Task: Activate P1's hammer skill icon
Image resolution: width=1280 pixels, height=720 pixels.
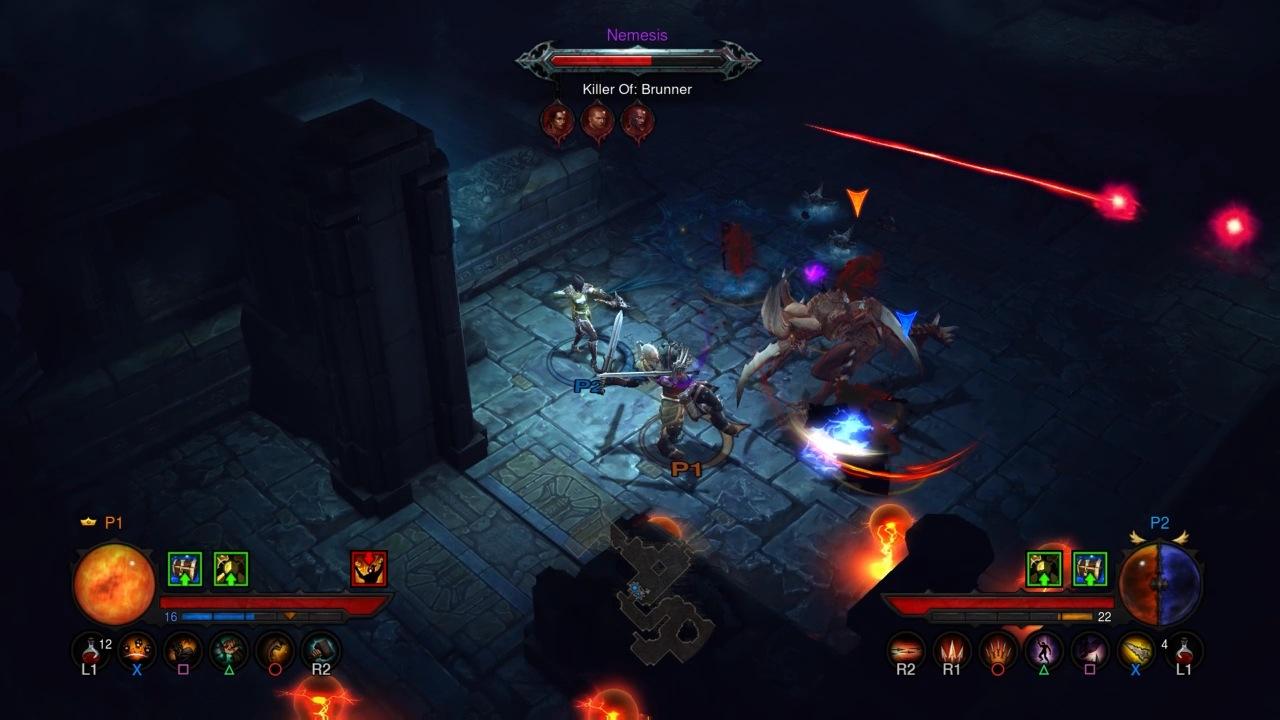Action: 321,651
